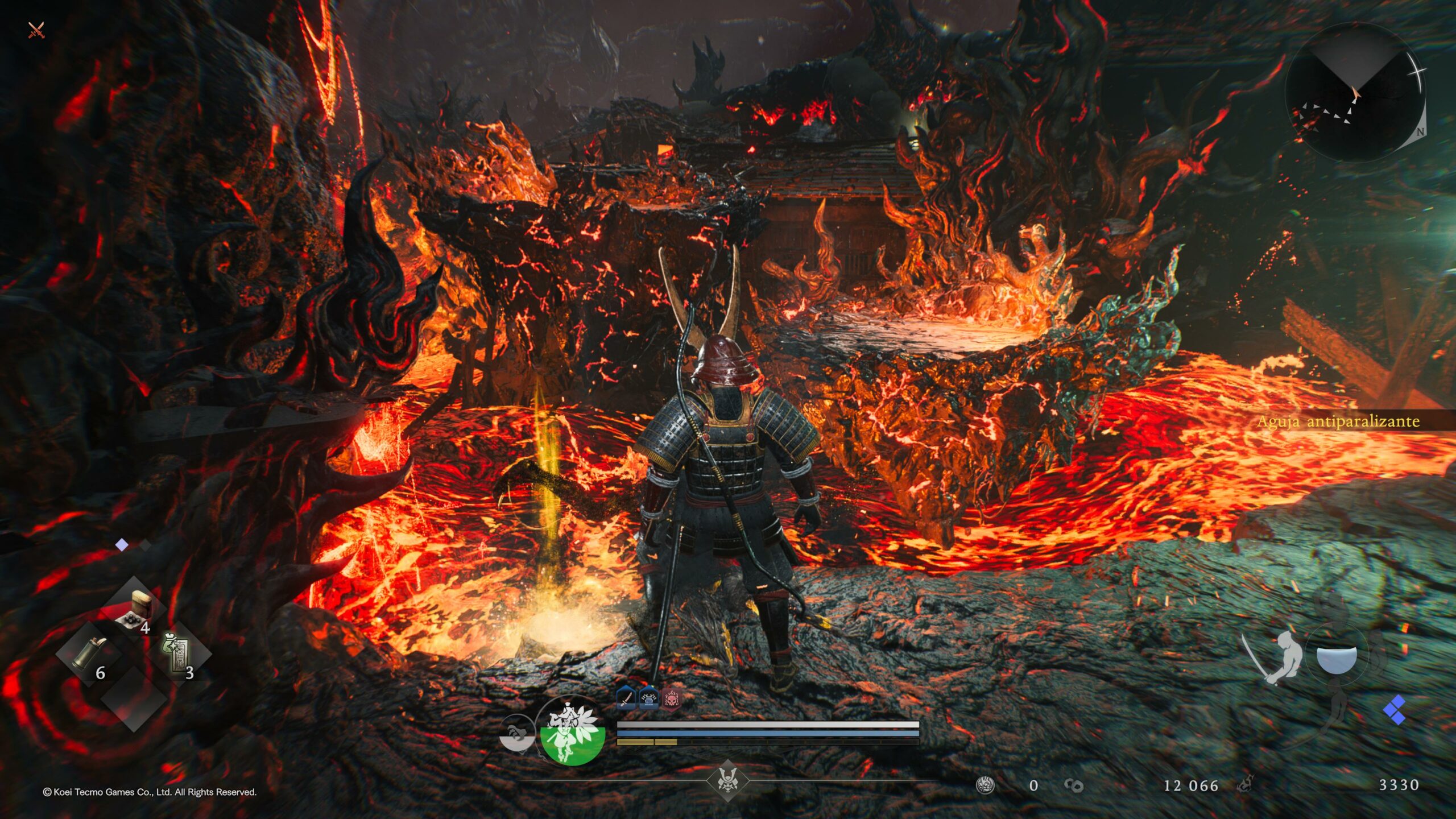
Task: Inspect the blue sword buff icon
Action: [x=626, y=698]
